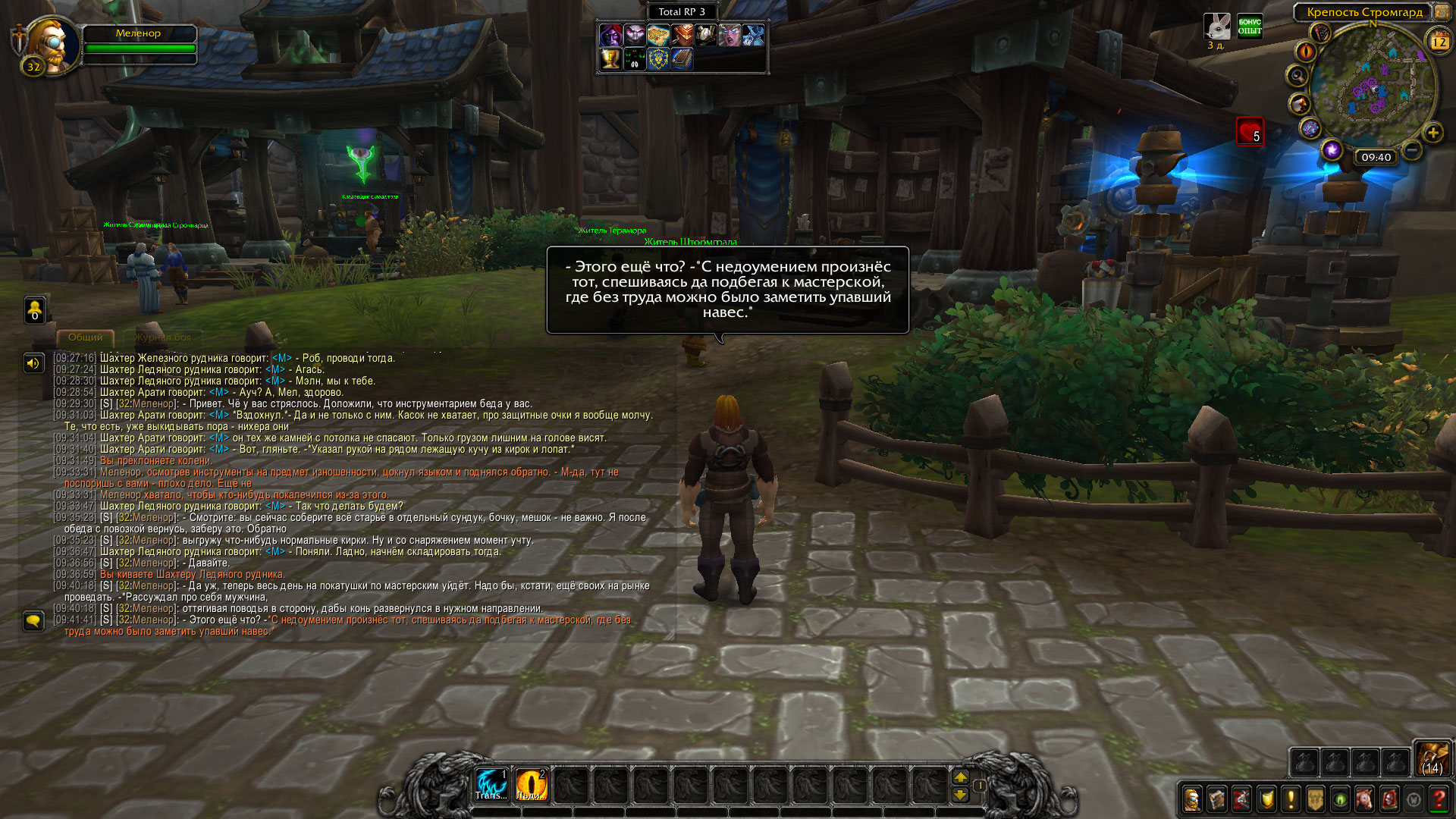Open the mounts collection horse icon

[1364, 799]
